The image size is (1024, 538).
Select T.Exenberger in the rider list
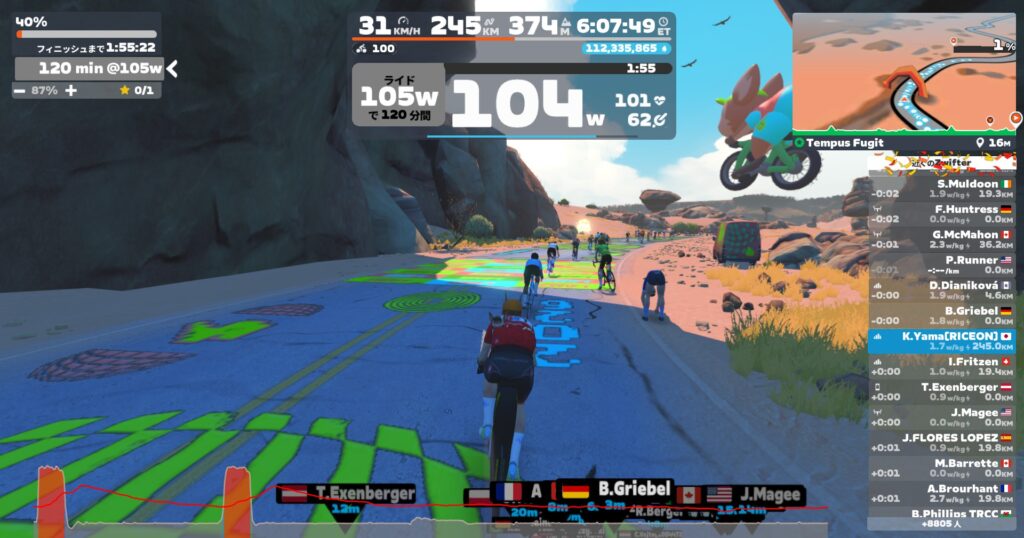coord(941,392)
